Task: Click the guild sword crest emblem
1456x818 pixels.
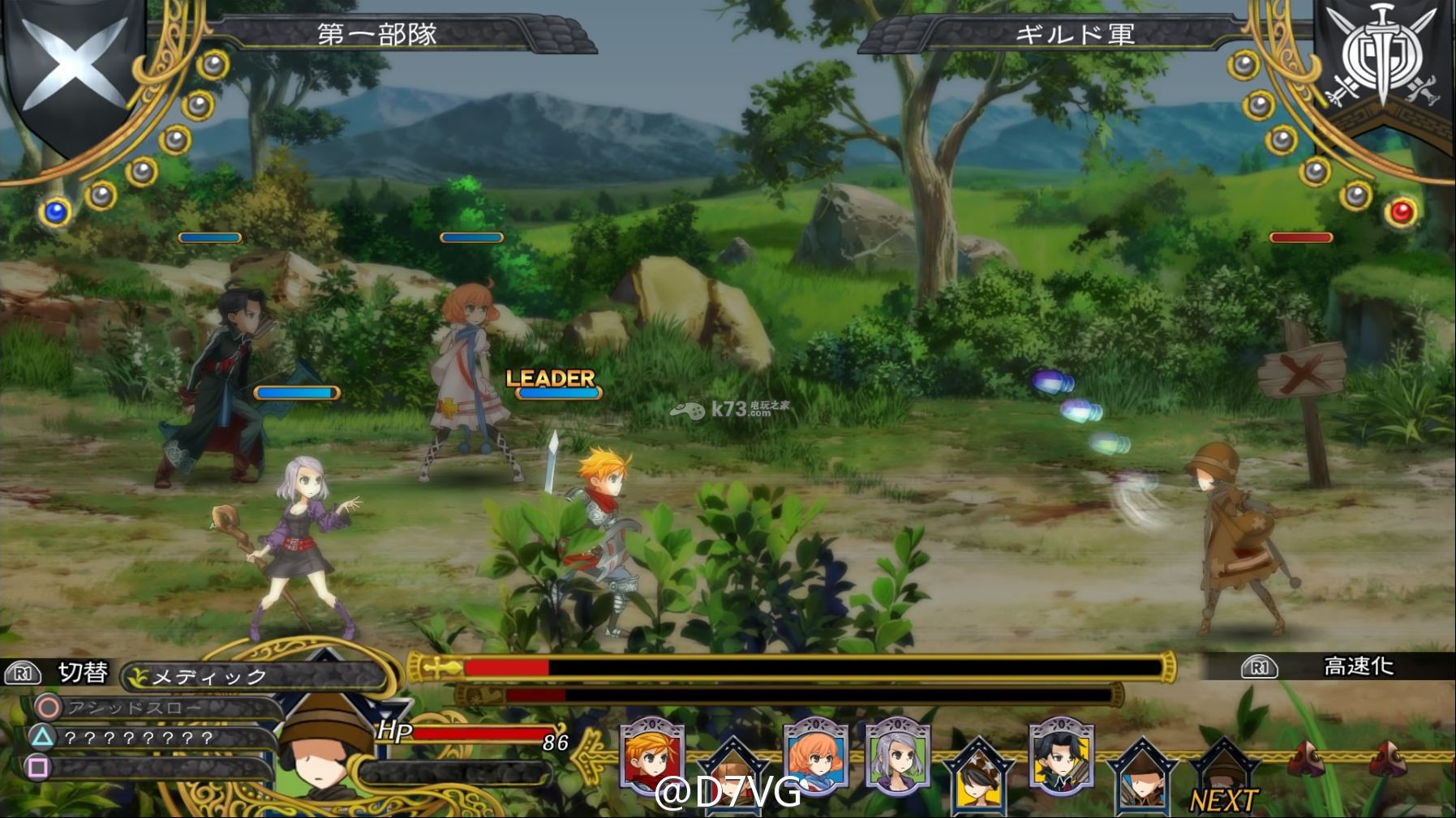Action: [x=1382, y=61]
